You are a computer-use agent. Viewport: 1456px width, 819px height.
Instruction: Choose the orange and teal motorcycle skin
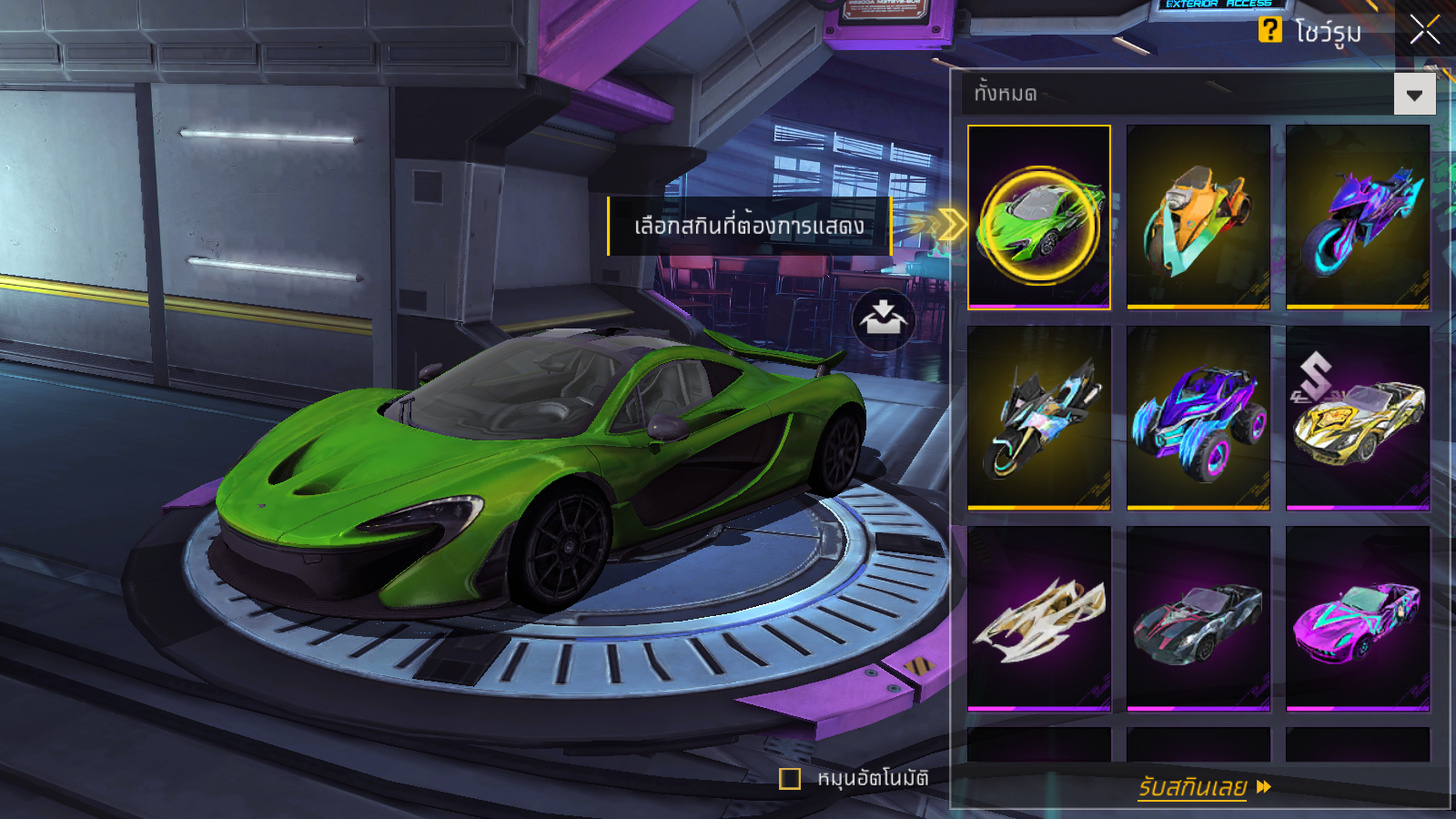pyautogui.click(x=1198, y=217)
